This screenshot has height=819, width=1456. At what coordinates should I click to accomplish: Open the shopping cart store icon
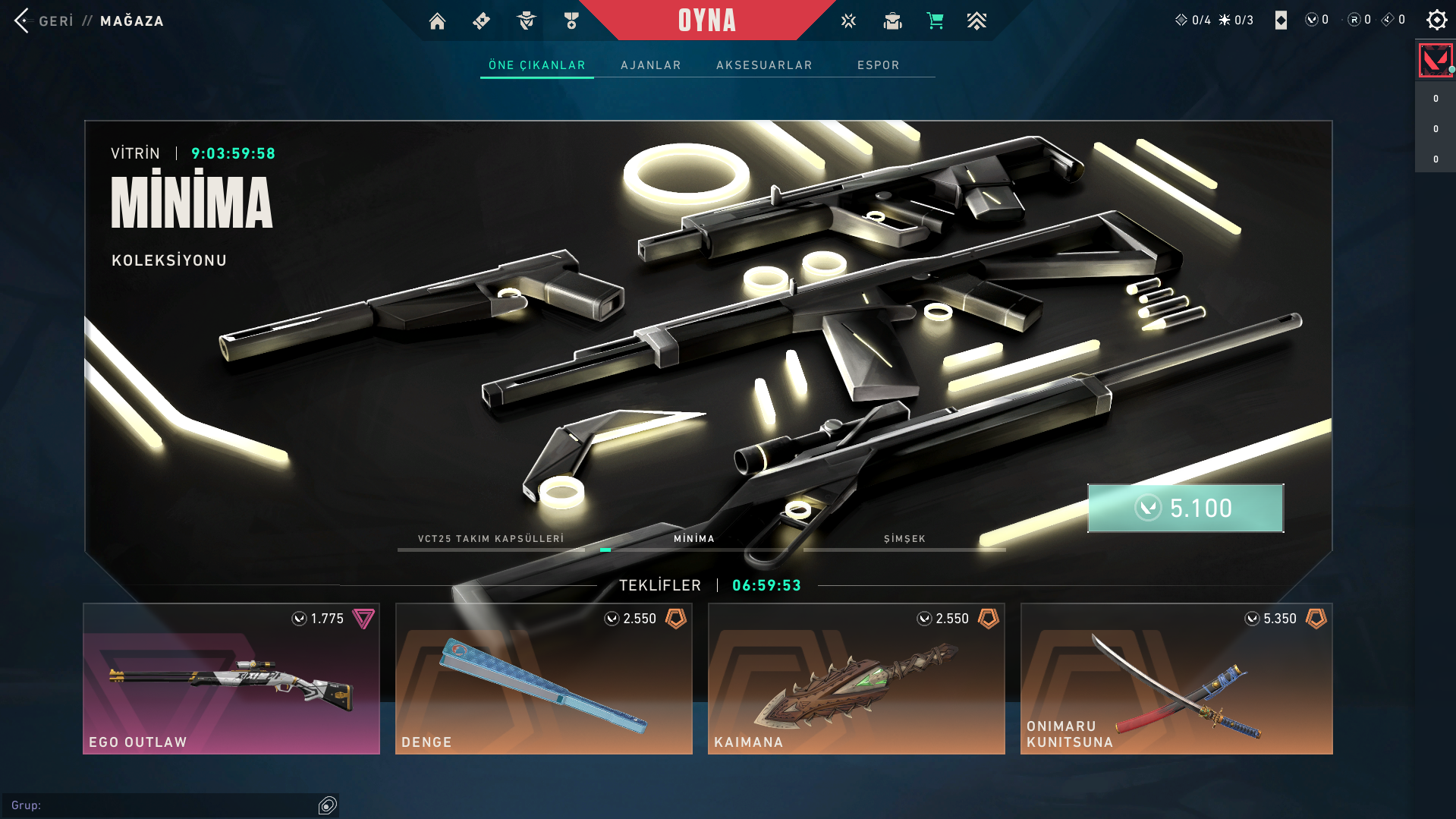tap(935, 21)
